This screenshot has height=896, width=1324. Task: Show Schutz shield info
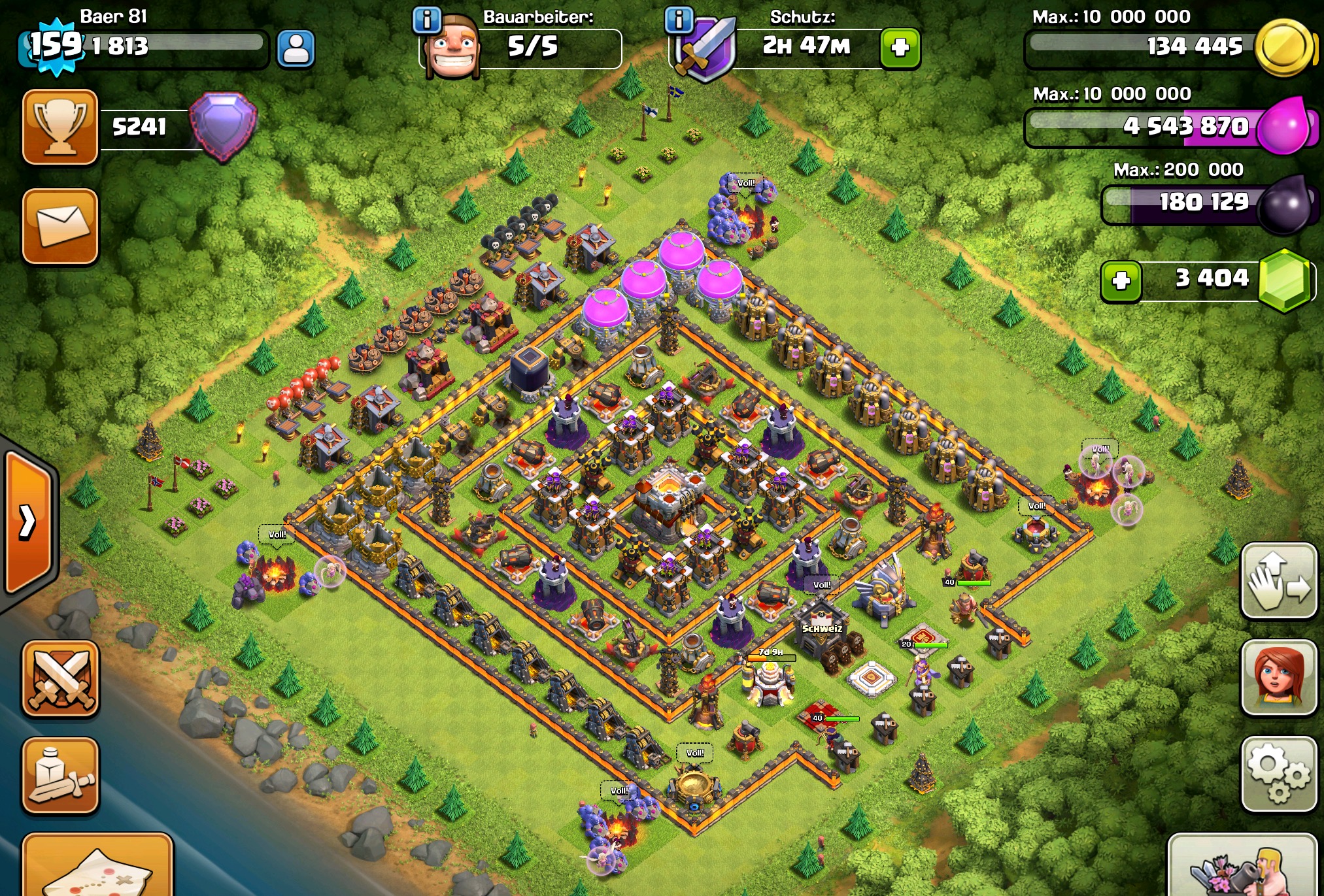tap(679, 20)
